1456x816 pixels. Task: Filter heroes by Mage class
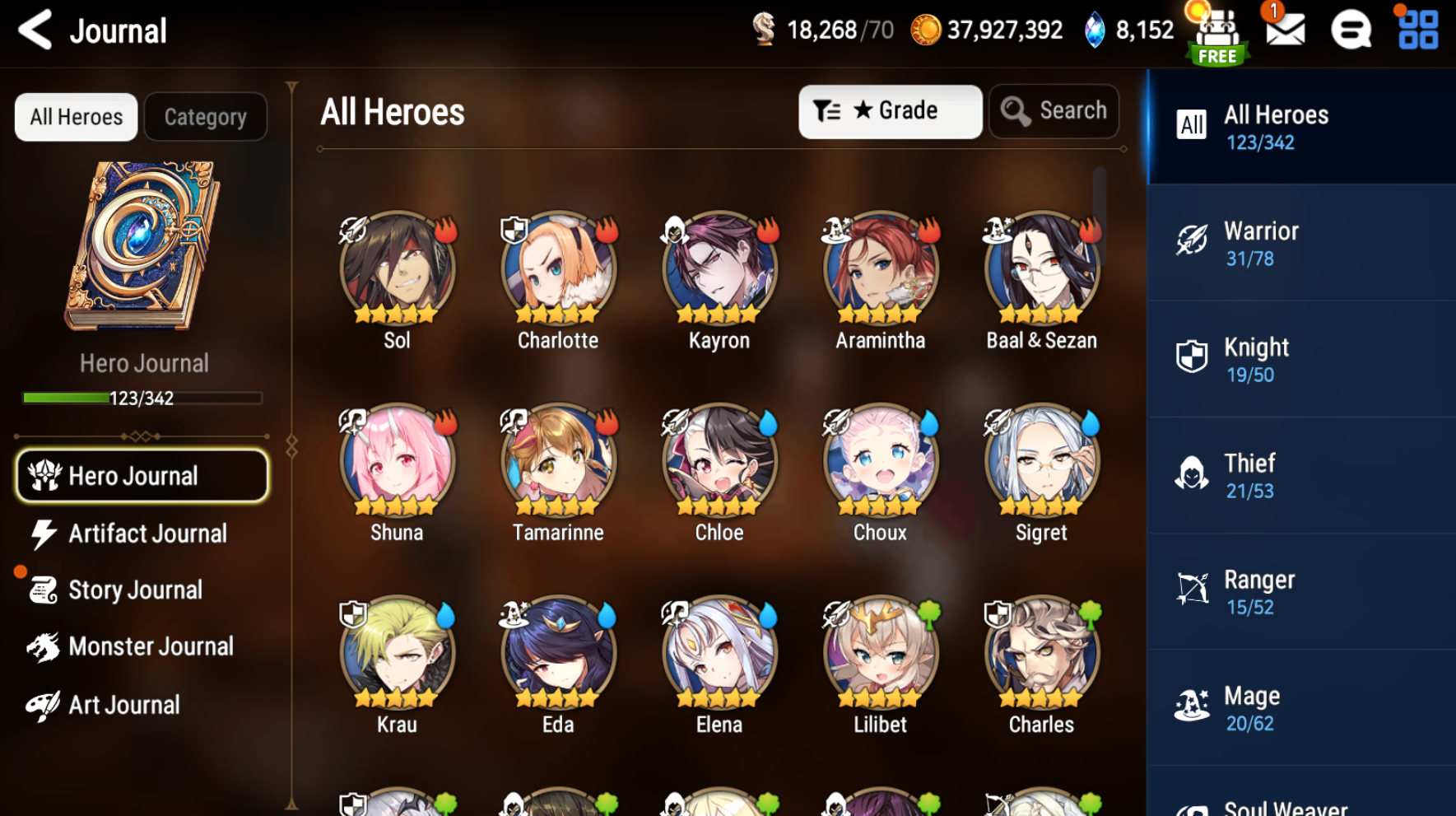pos(1300,708)
